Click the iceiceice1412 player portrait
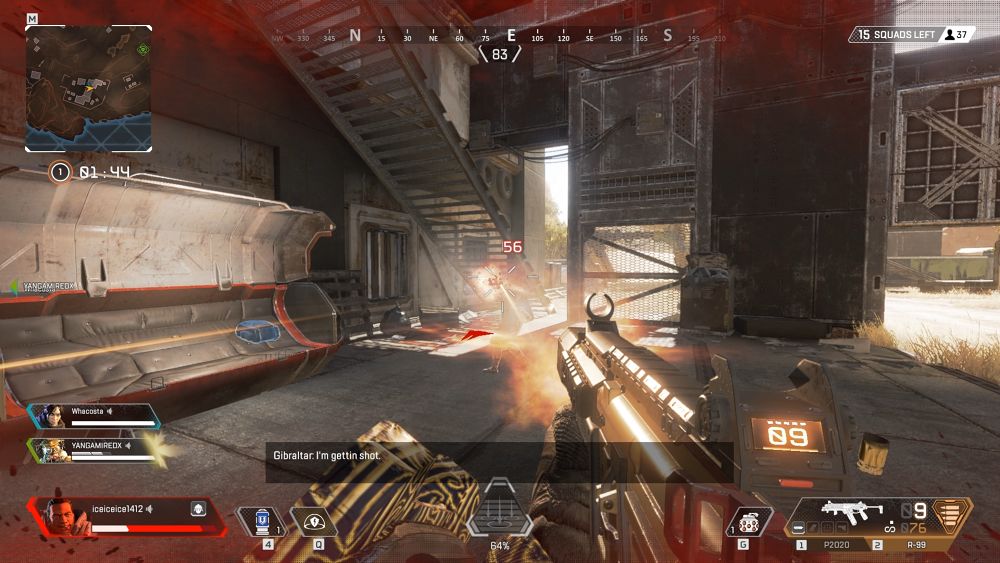This screenshot has height=563, width=1000. pos(61,516)
